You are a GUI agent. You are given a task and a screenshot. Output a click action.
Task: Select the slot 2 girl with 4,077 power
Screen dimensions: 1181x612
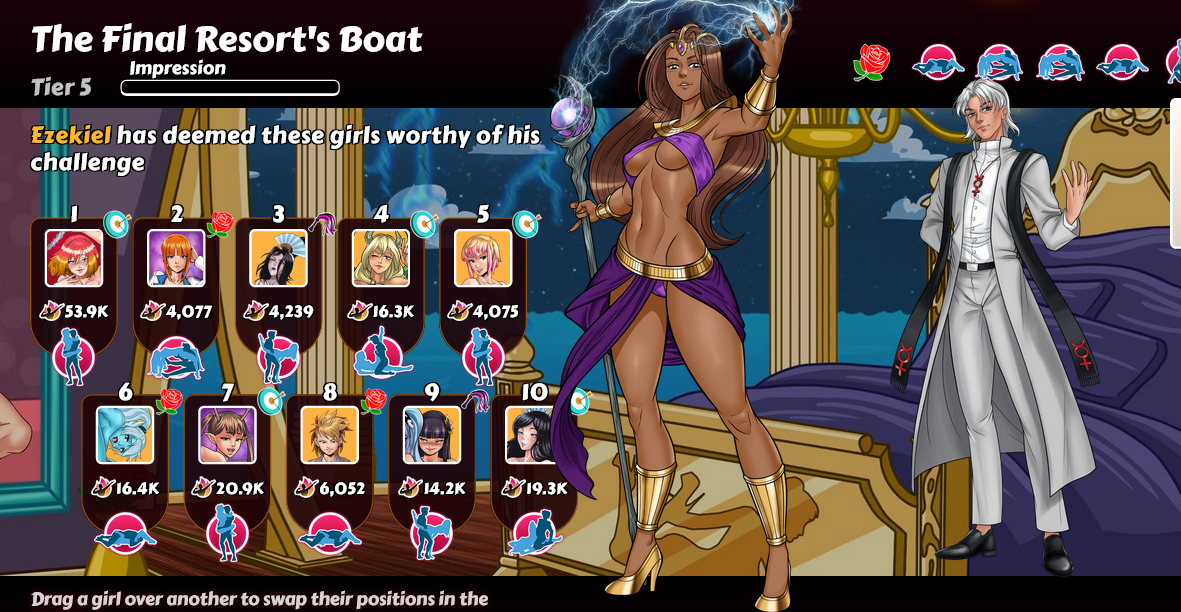coord(176,258)
